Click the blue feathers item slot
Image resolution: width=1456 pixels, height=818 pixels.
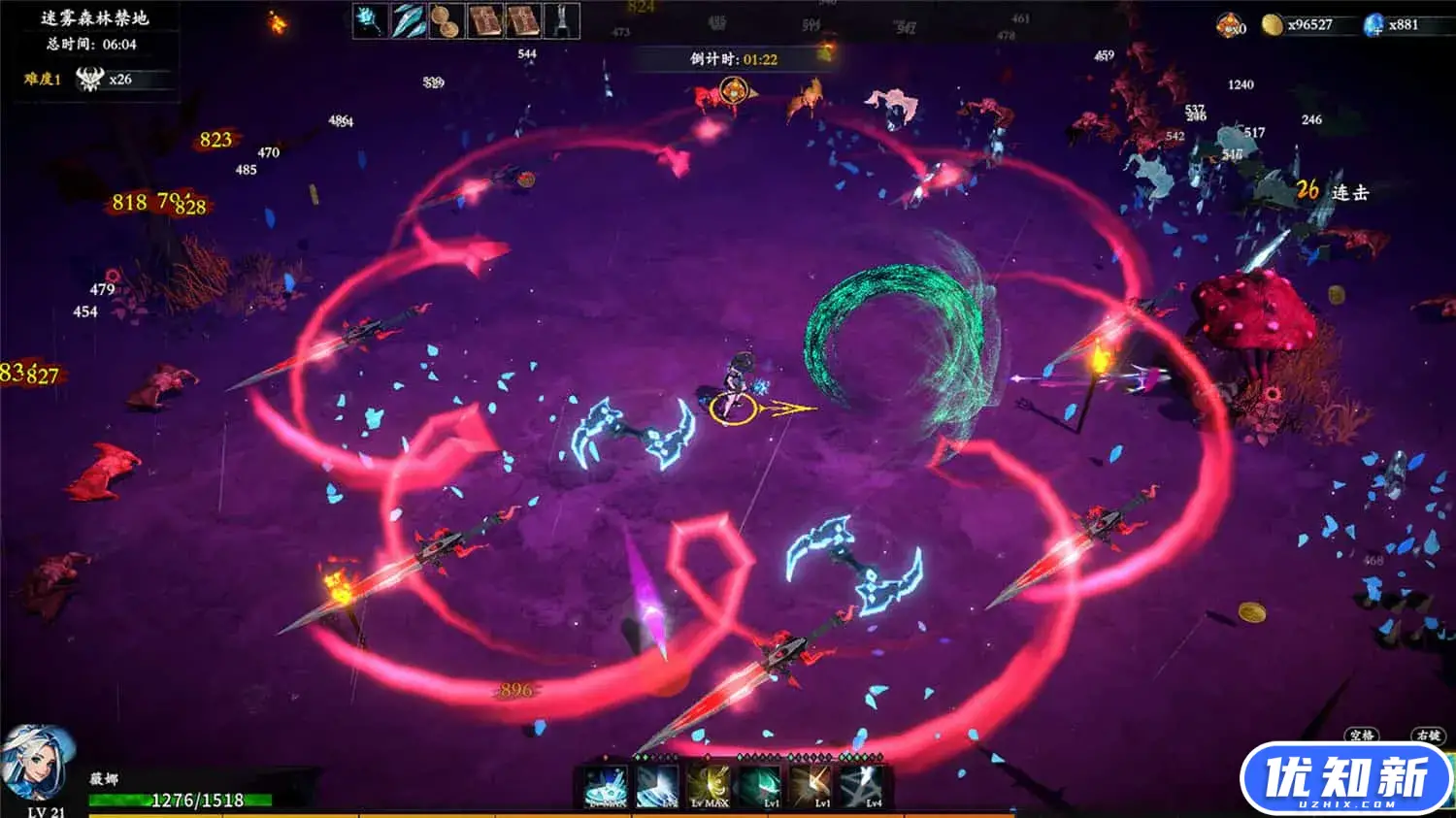(x=409, y=21)
